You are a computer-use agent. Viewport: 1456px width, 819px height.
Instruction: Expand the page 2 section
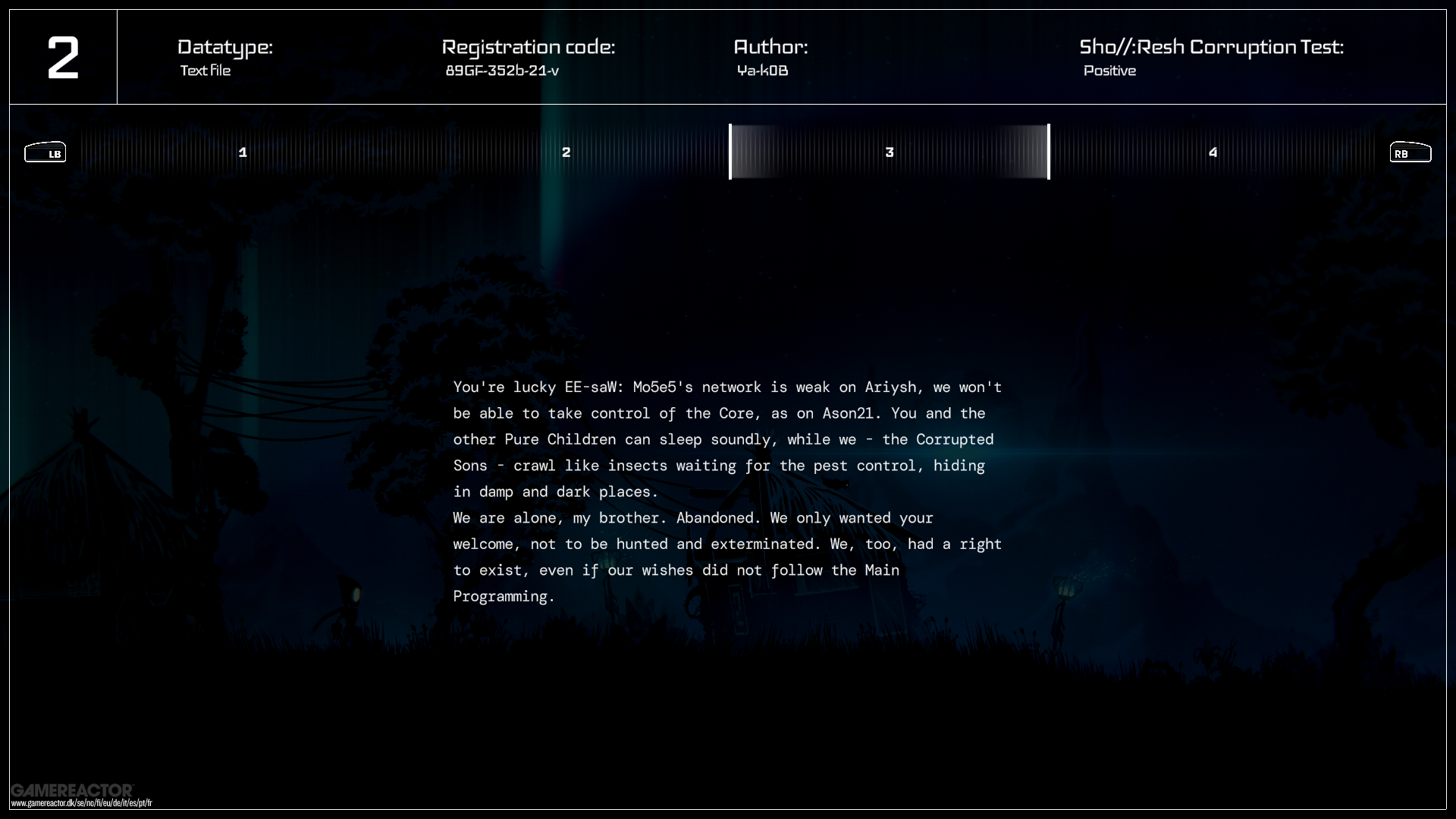(566, 152)
